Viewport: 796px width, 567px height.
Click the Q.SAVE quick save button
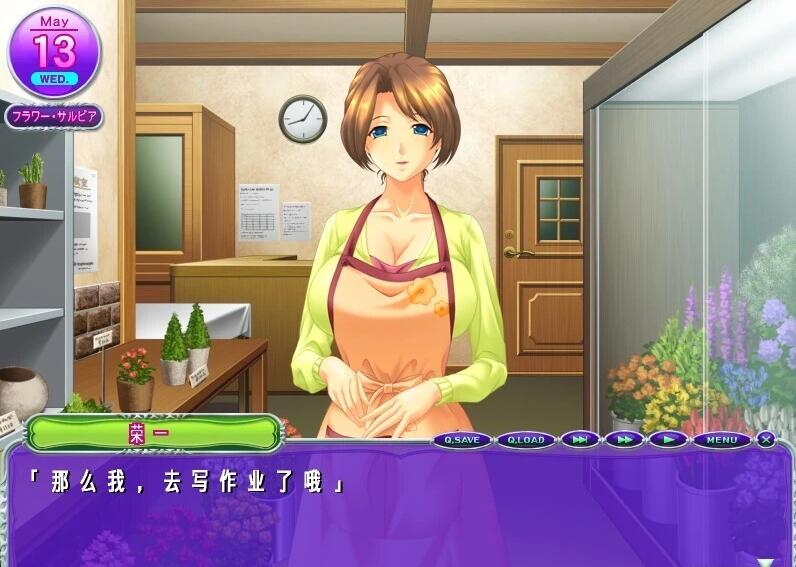(x=463, y=440)
